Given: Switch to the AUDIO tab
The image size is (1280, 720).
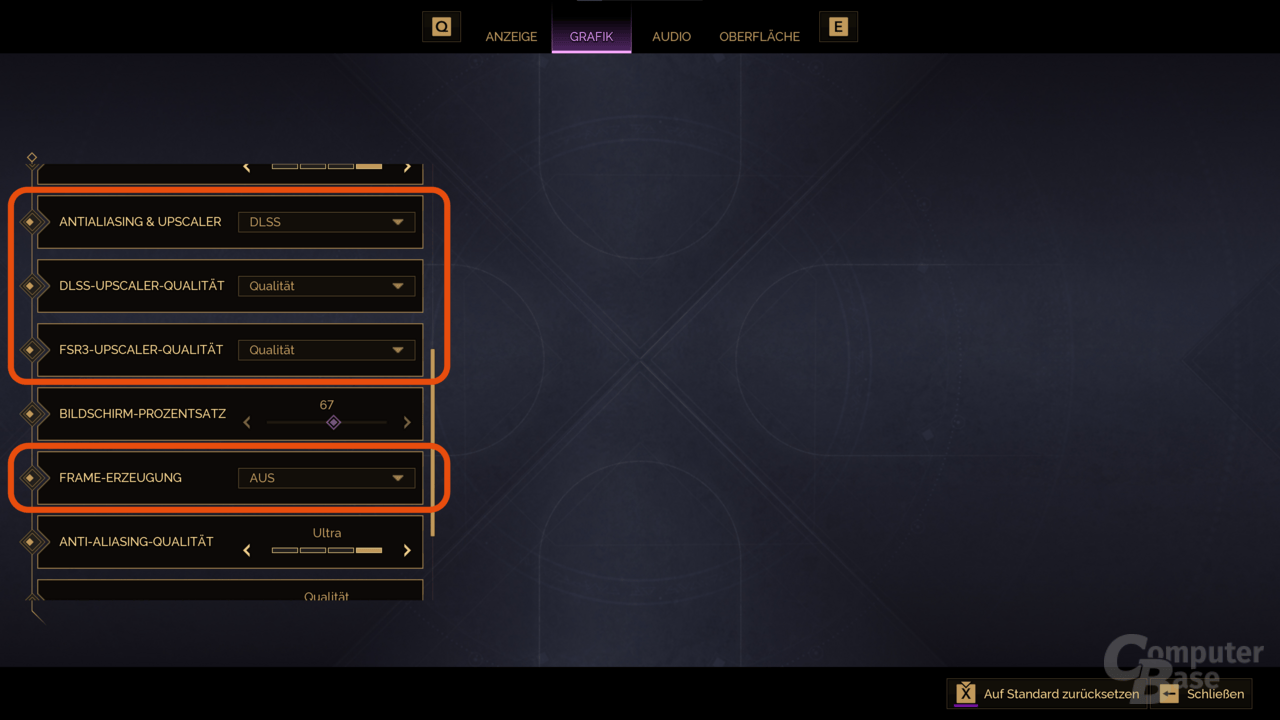Looking at the screenshot, I should tap(671, 36).
